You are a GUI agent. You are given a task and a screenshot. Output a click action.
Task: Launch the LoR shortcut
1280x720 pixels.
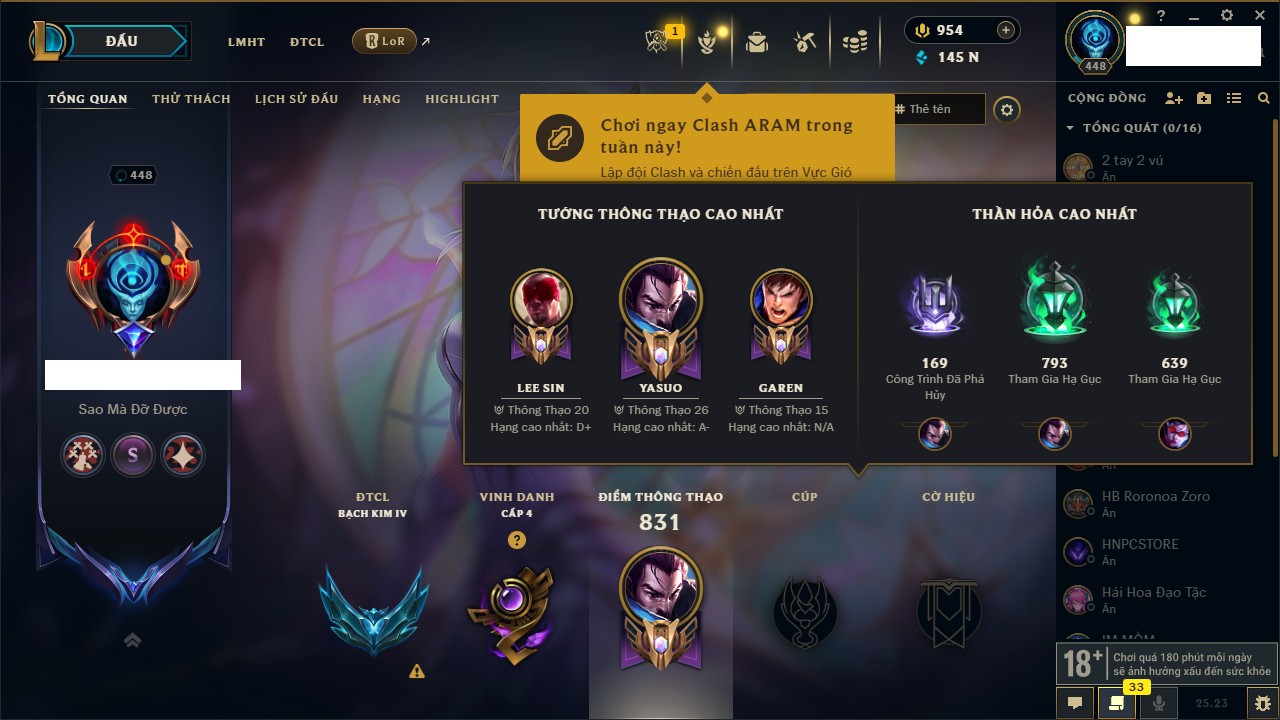(x=385, y=41)
